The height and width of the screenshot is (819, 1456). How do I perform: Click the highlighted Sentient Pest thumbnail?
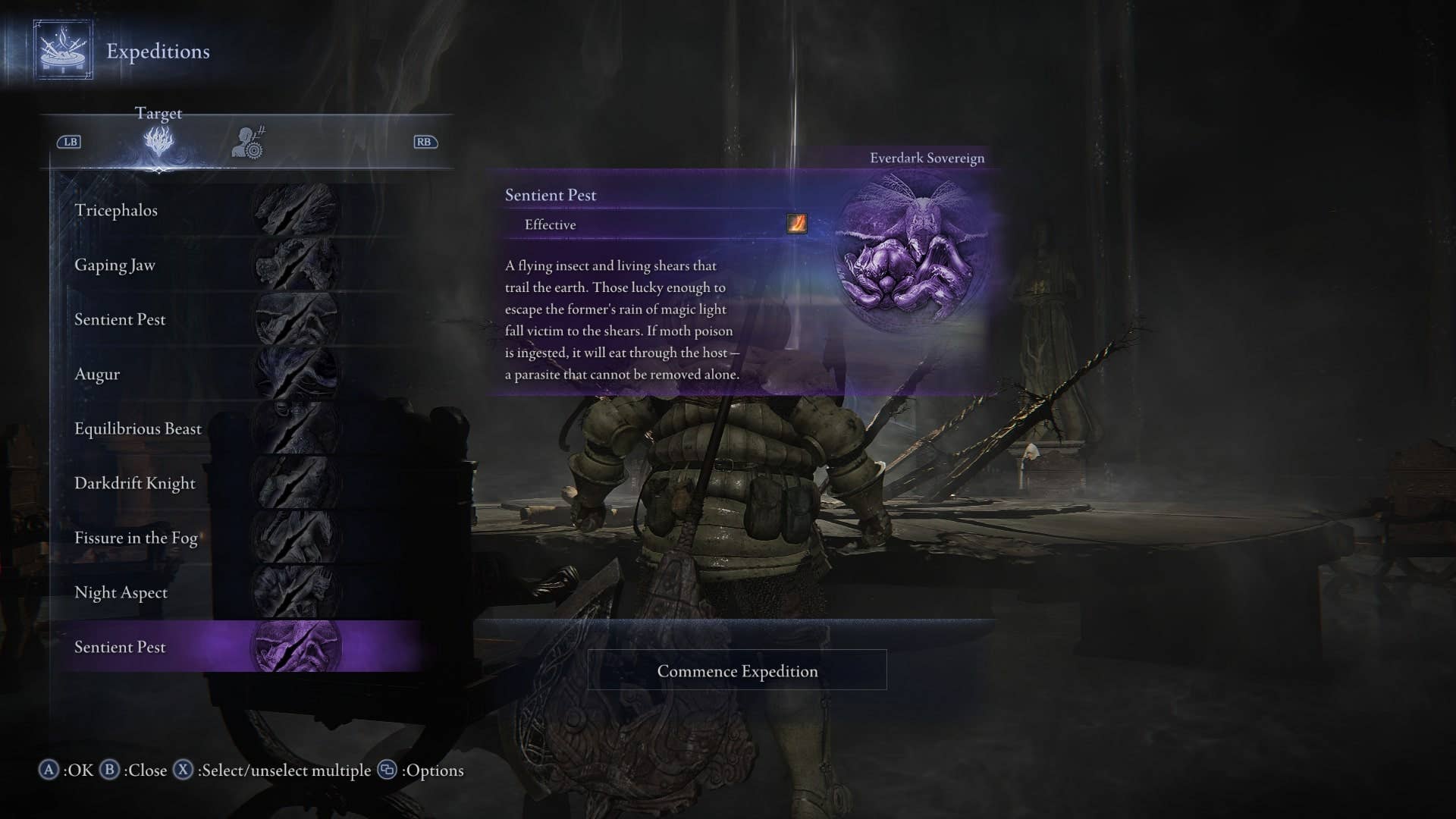296,647
